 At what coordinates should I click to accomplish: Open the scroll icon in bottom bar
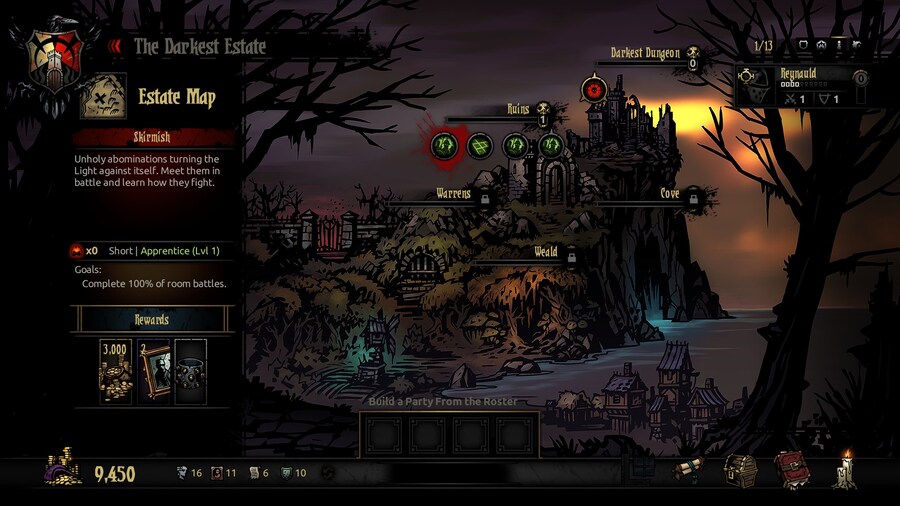[x=688, y=470]
